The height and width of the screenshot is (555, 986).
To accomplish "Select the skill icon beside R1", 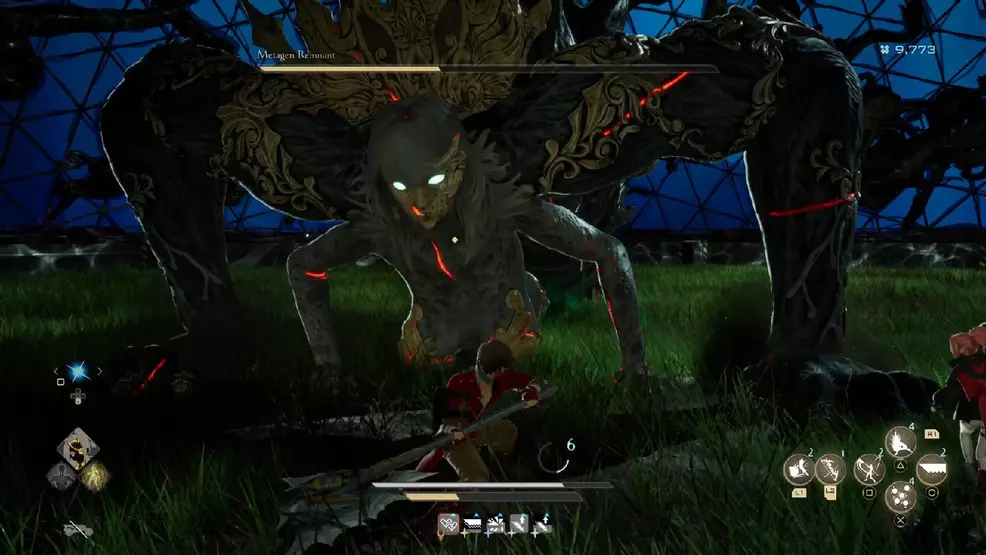I will [901, 440].
